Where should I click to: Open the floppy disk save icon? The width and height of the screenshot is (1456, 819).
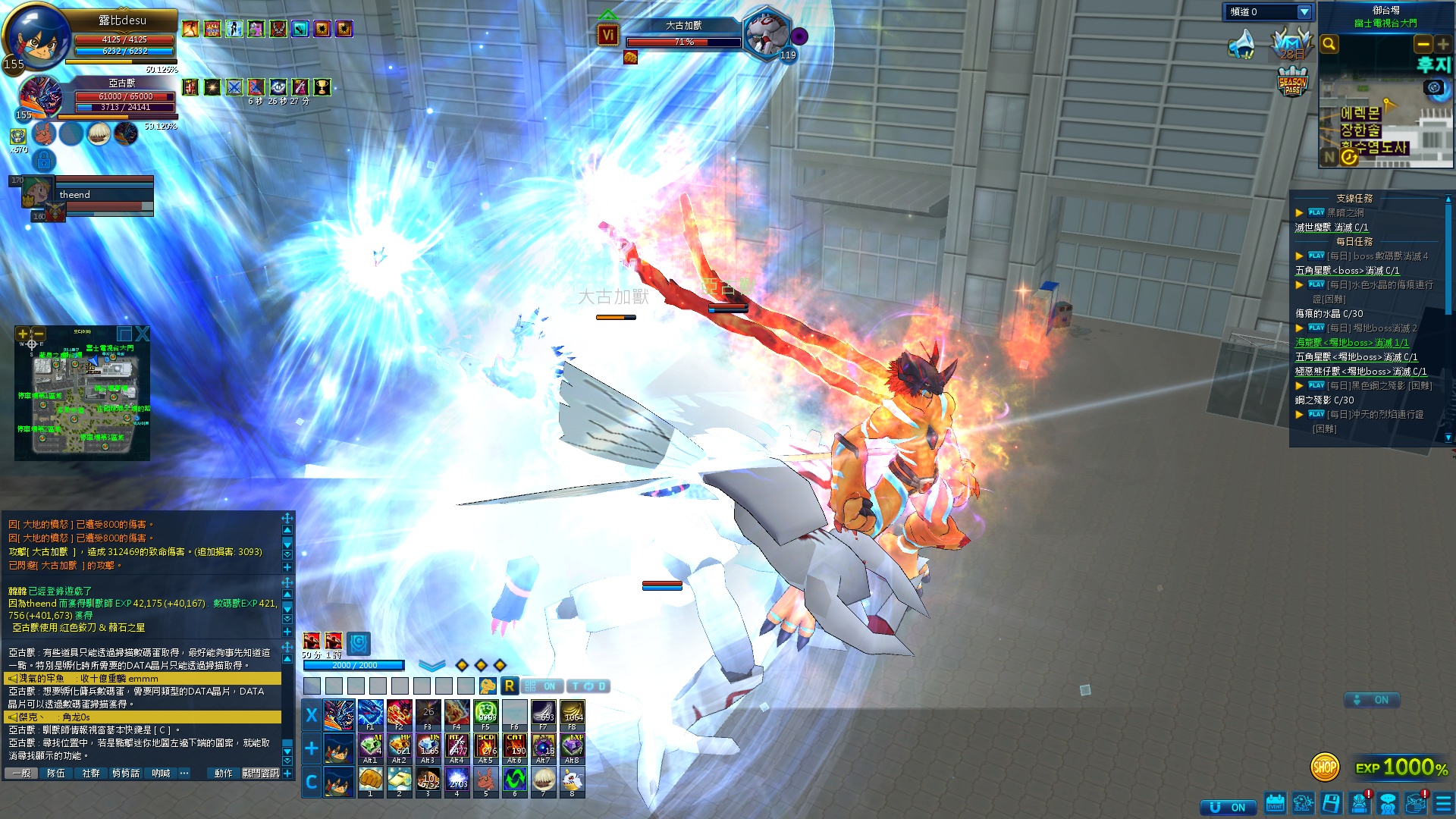coord(1331,803)
